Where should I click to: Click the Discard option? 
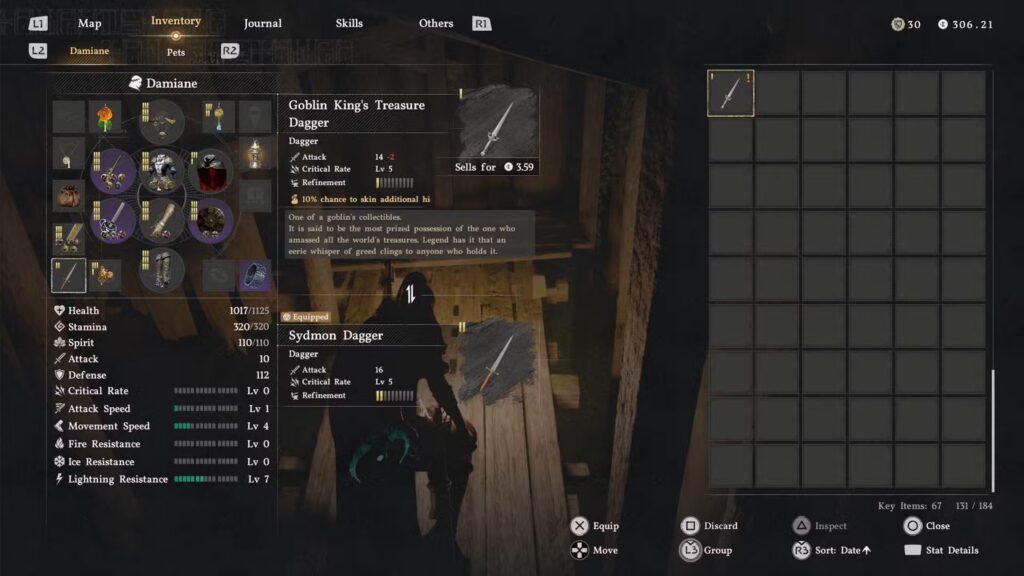(720, 526)
